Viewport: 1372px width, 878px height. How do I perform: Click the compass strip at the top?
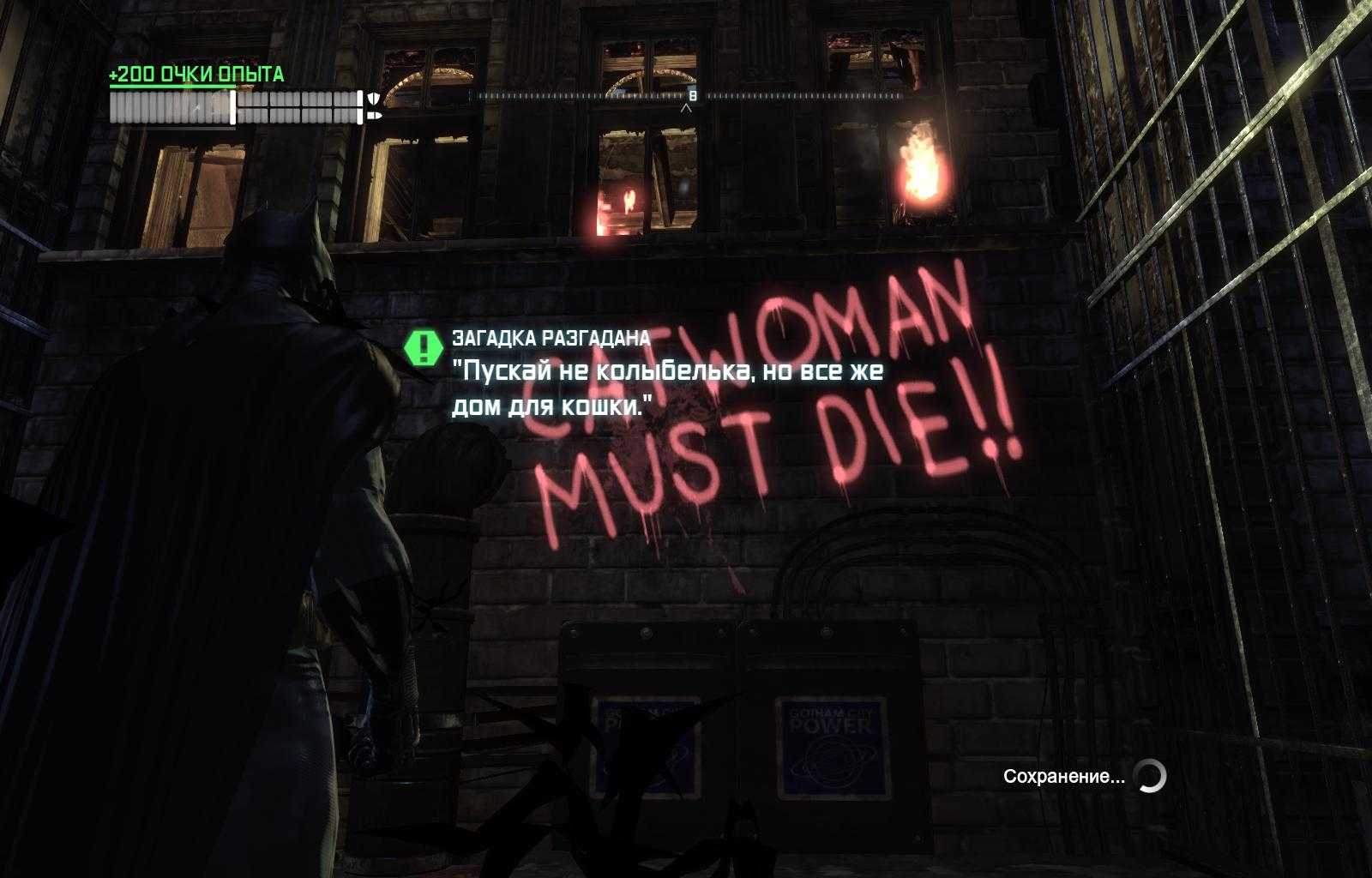689,96
